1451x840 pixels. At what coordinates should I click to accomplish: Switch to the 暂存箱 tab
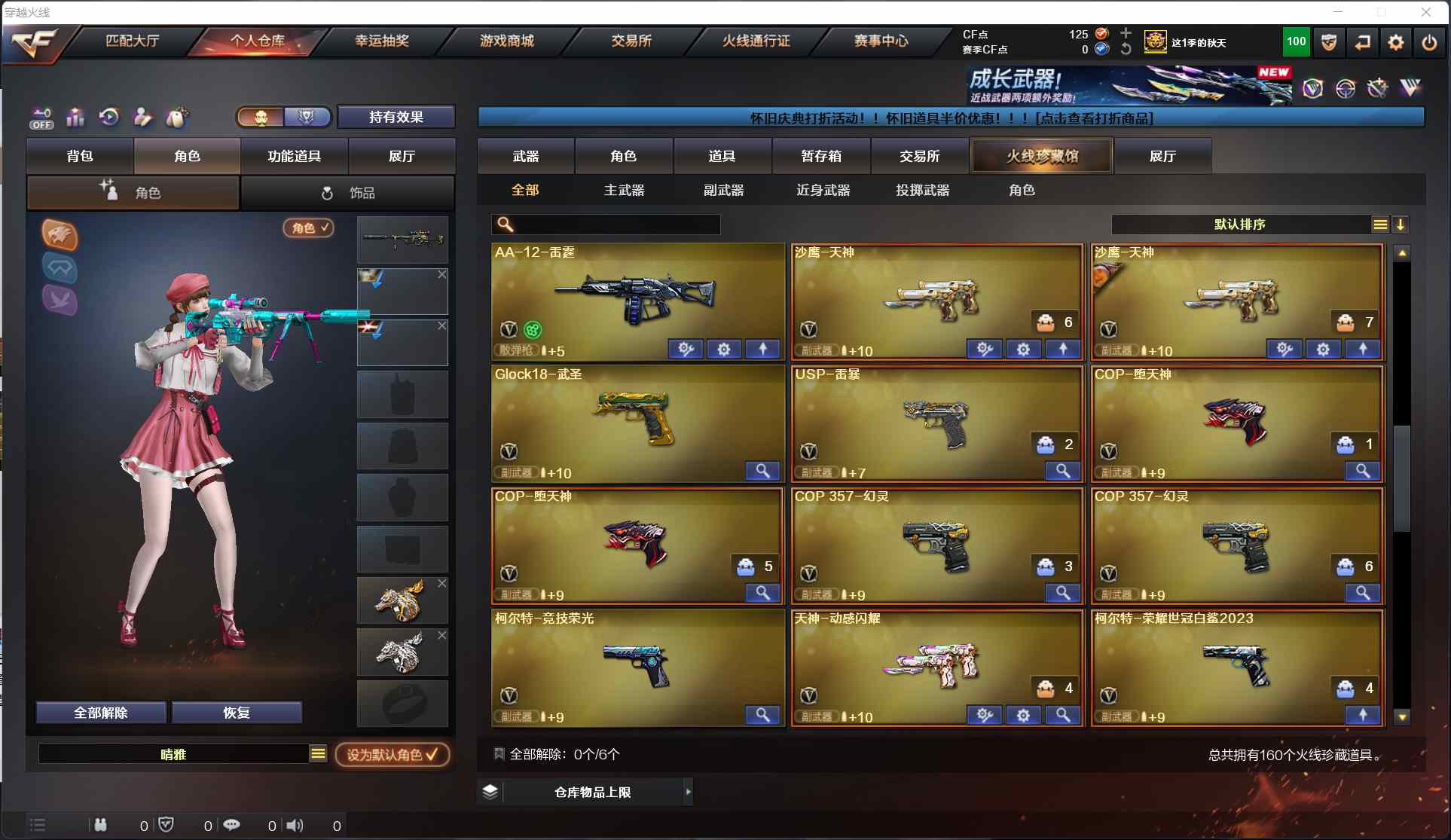point(821,156)
